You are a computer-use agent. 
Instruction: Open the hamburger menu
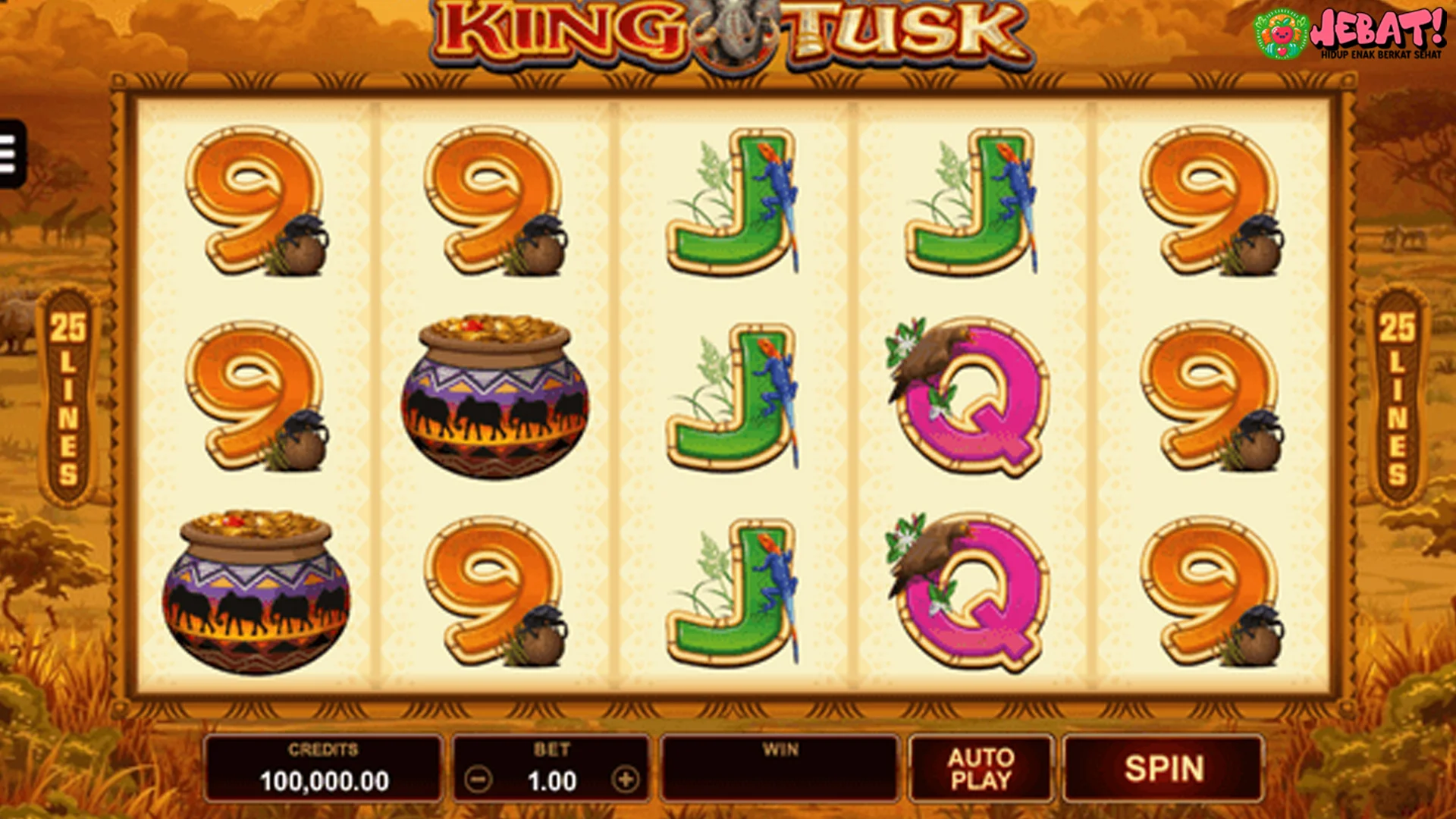11,154
